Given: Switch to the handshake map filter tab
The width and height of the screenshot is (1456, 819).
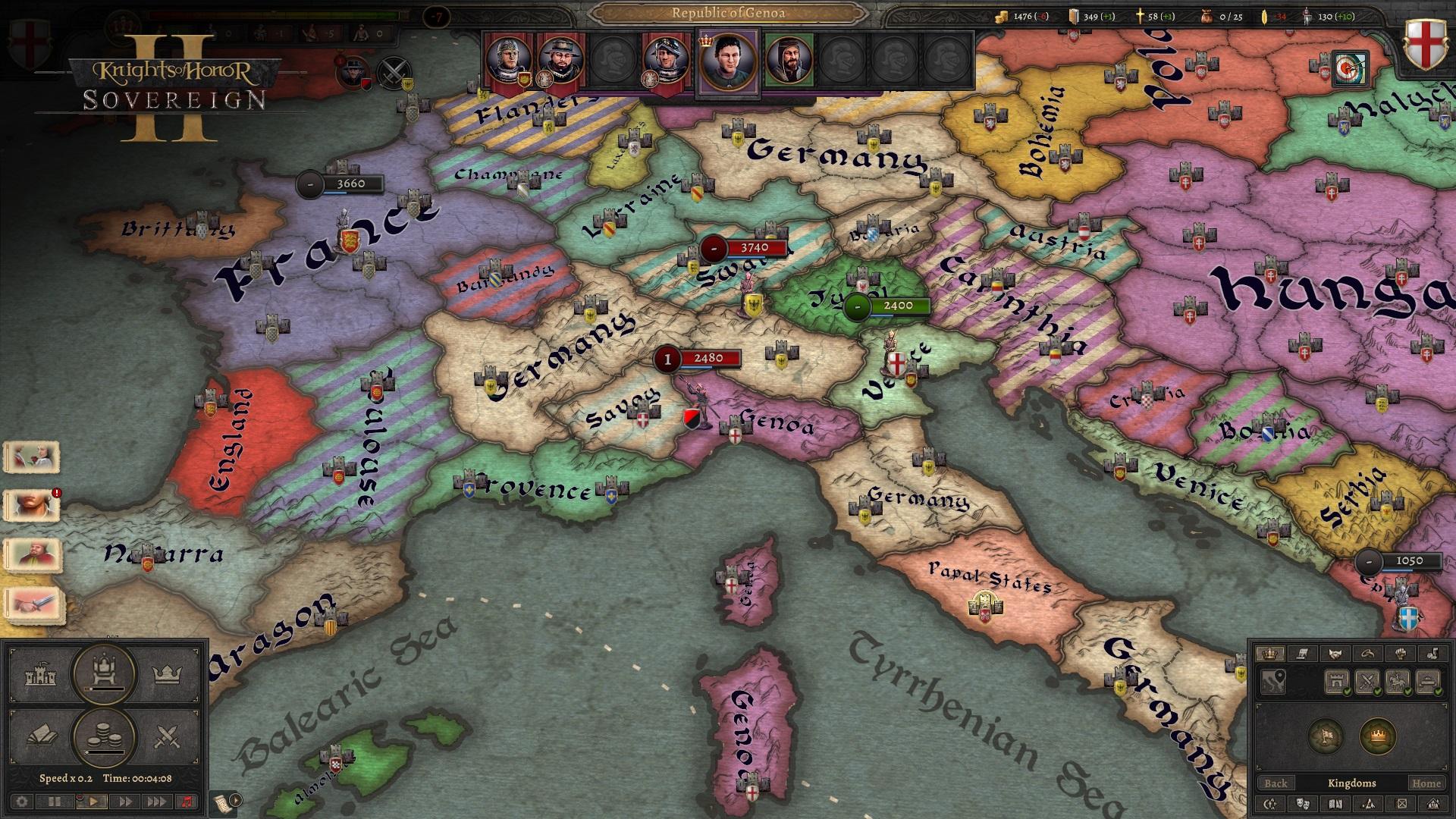Looking at the screenshot, I should [1335, 654].
